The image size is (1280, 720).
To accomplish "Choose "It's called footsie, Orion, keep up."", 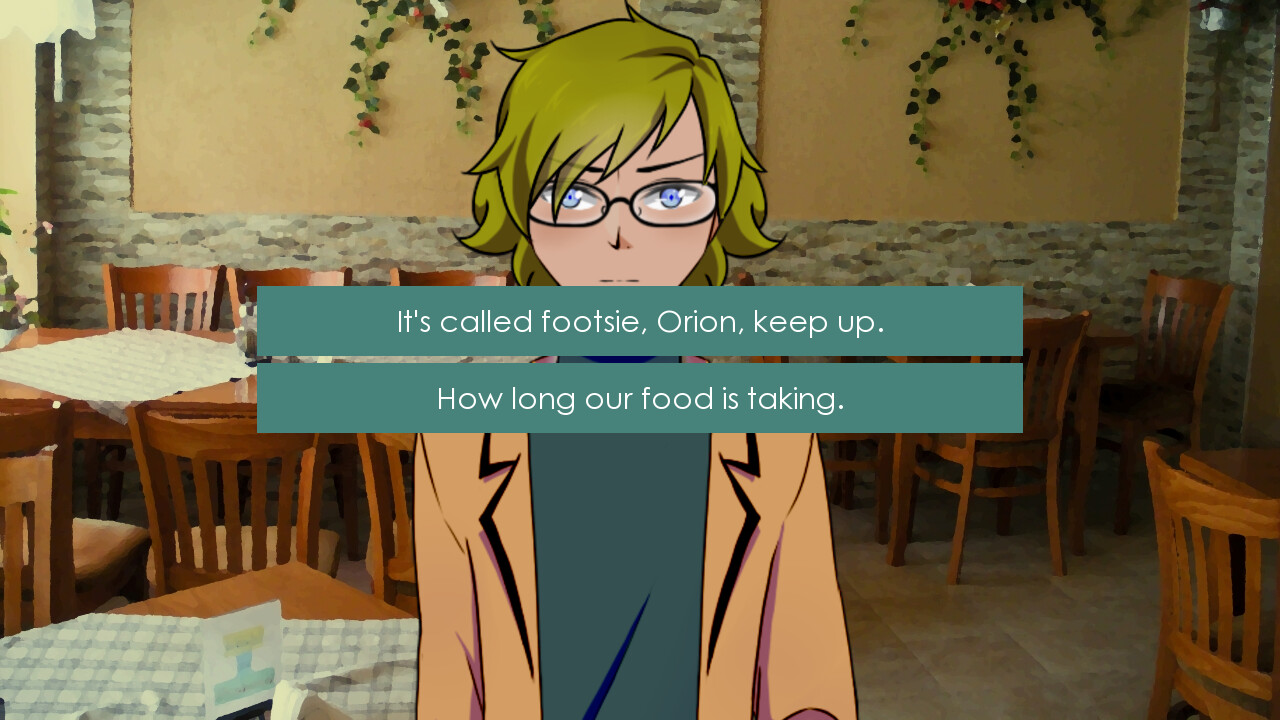I will click(639, 321).
